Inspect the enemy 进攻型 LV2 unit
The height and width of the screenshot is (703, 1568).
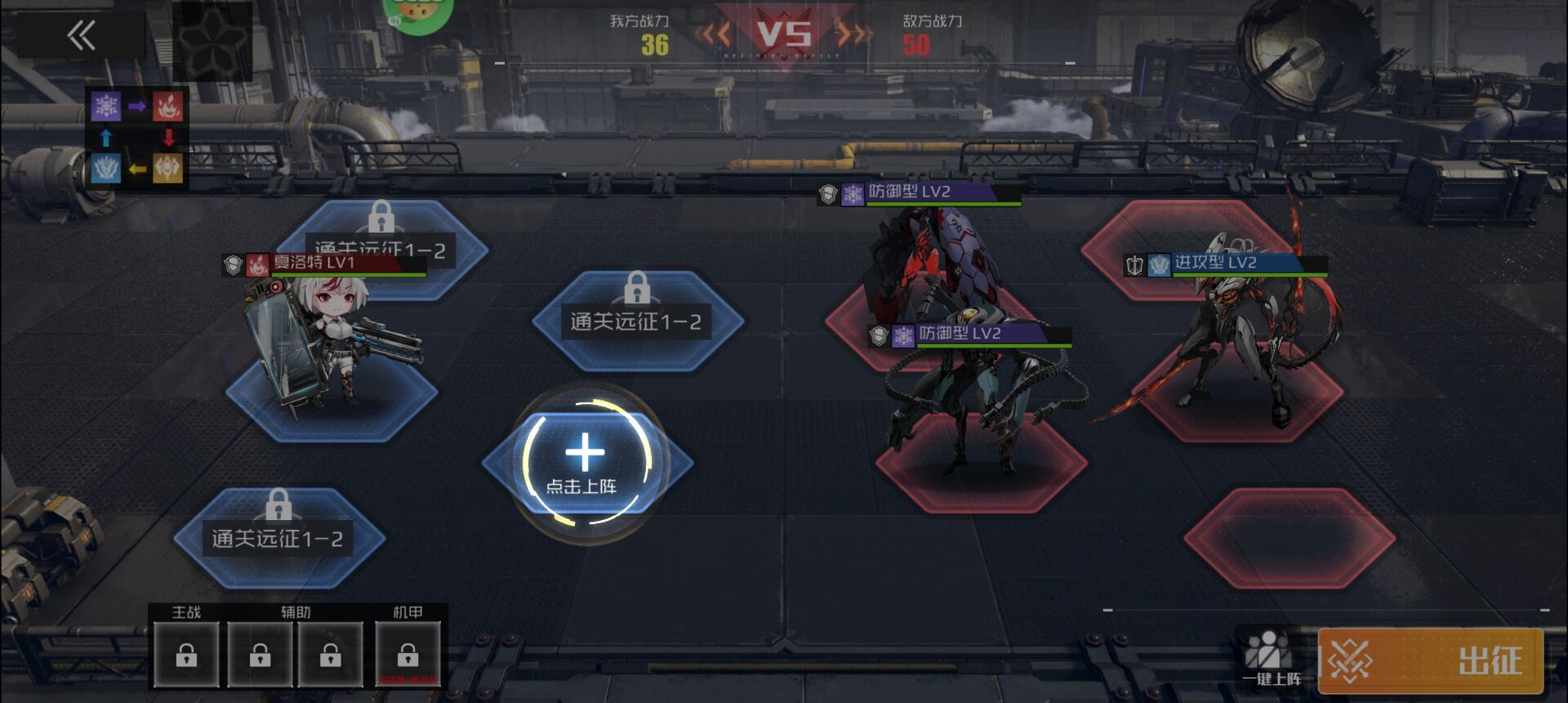(x=1241, y=335)
